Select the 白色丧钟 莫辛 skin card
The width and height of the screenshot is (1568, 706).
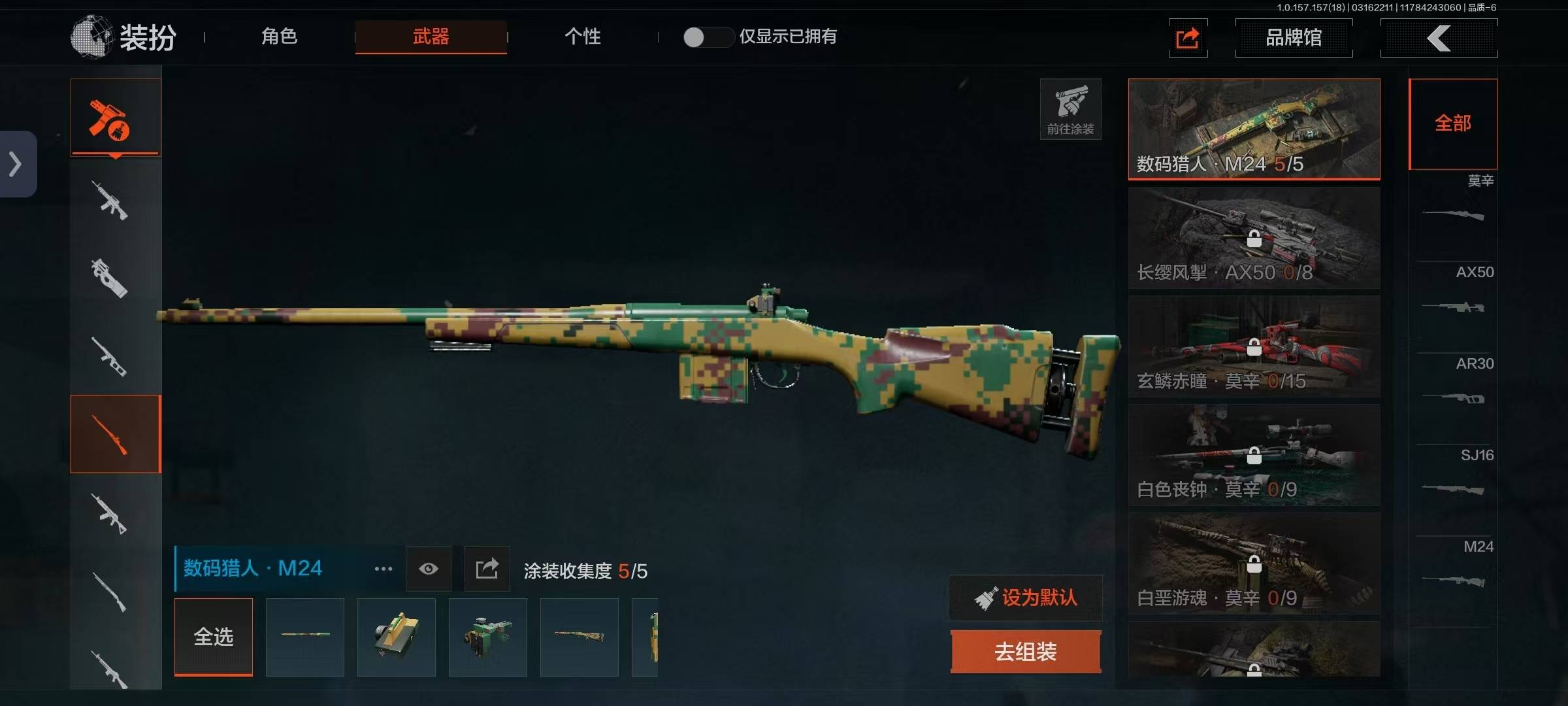coord(1254,455)
